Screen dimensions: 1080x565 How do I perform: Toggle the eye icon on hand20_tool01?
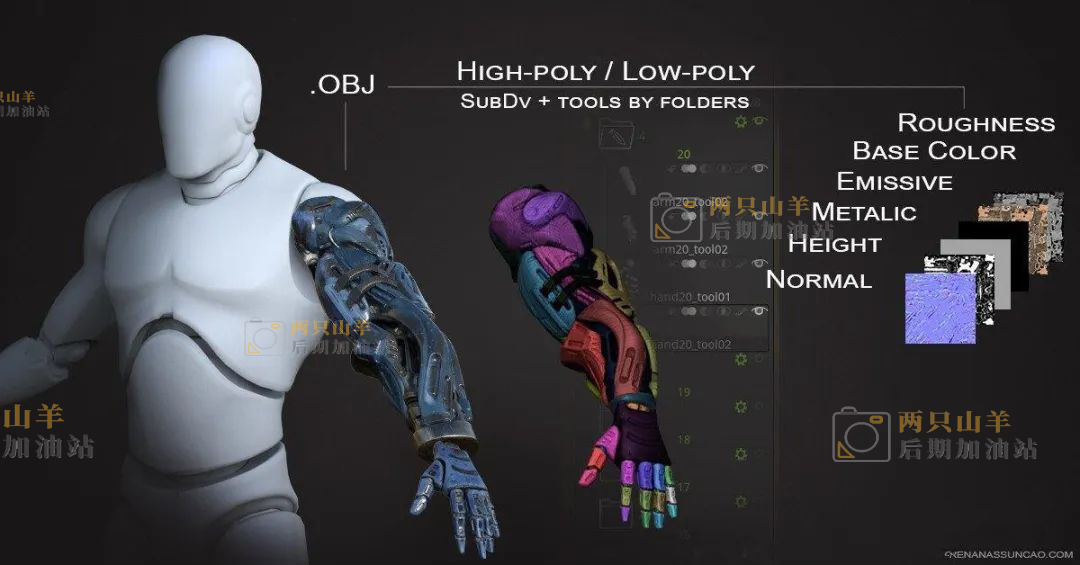[x=759, y=311]
